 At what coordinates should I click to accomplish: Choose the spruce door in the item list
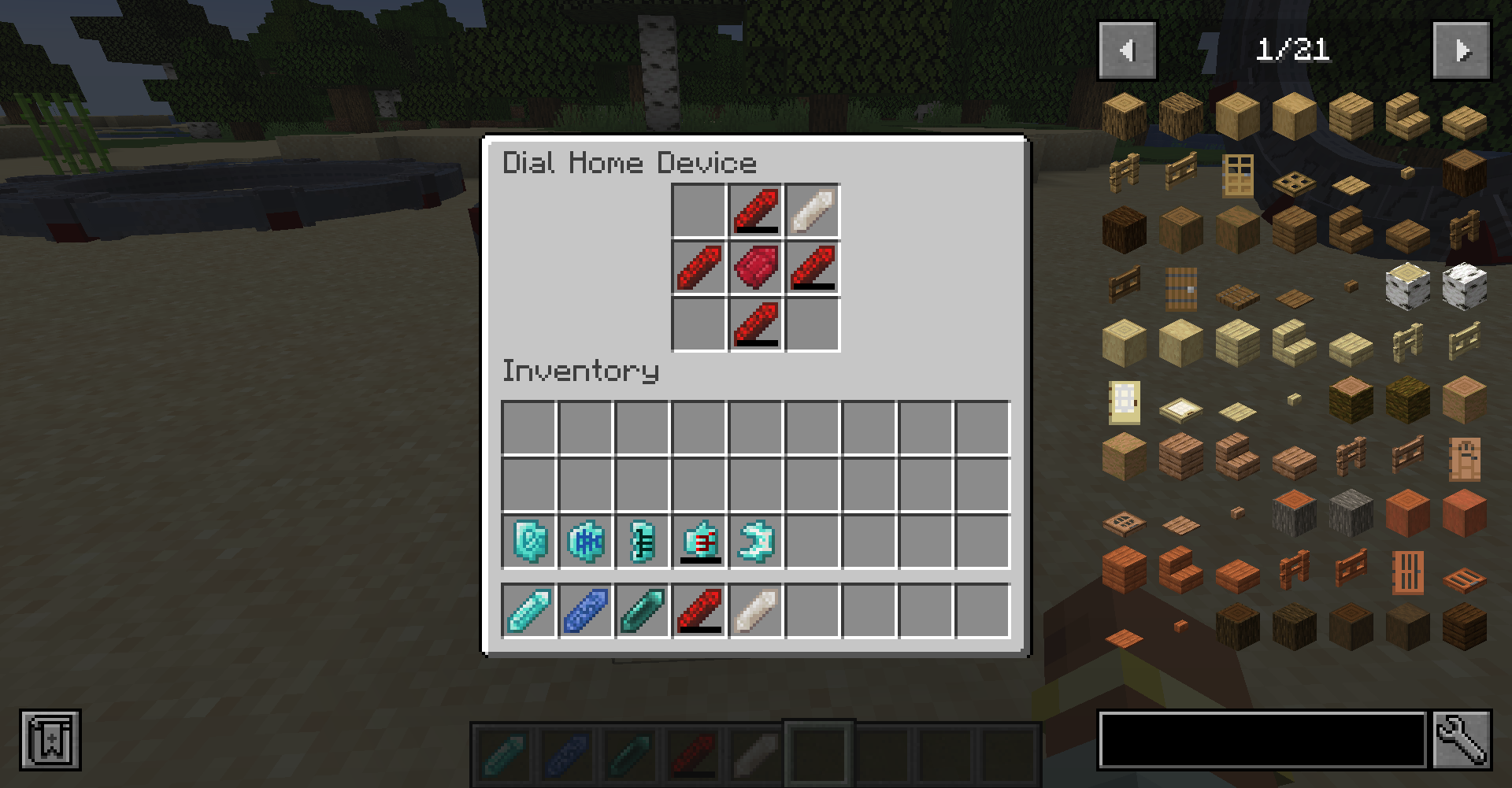[x=1180, y=287]
